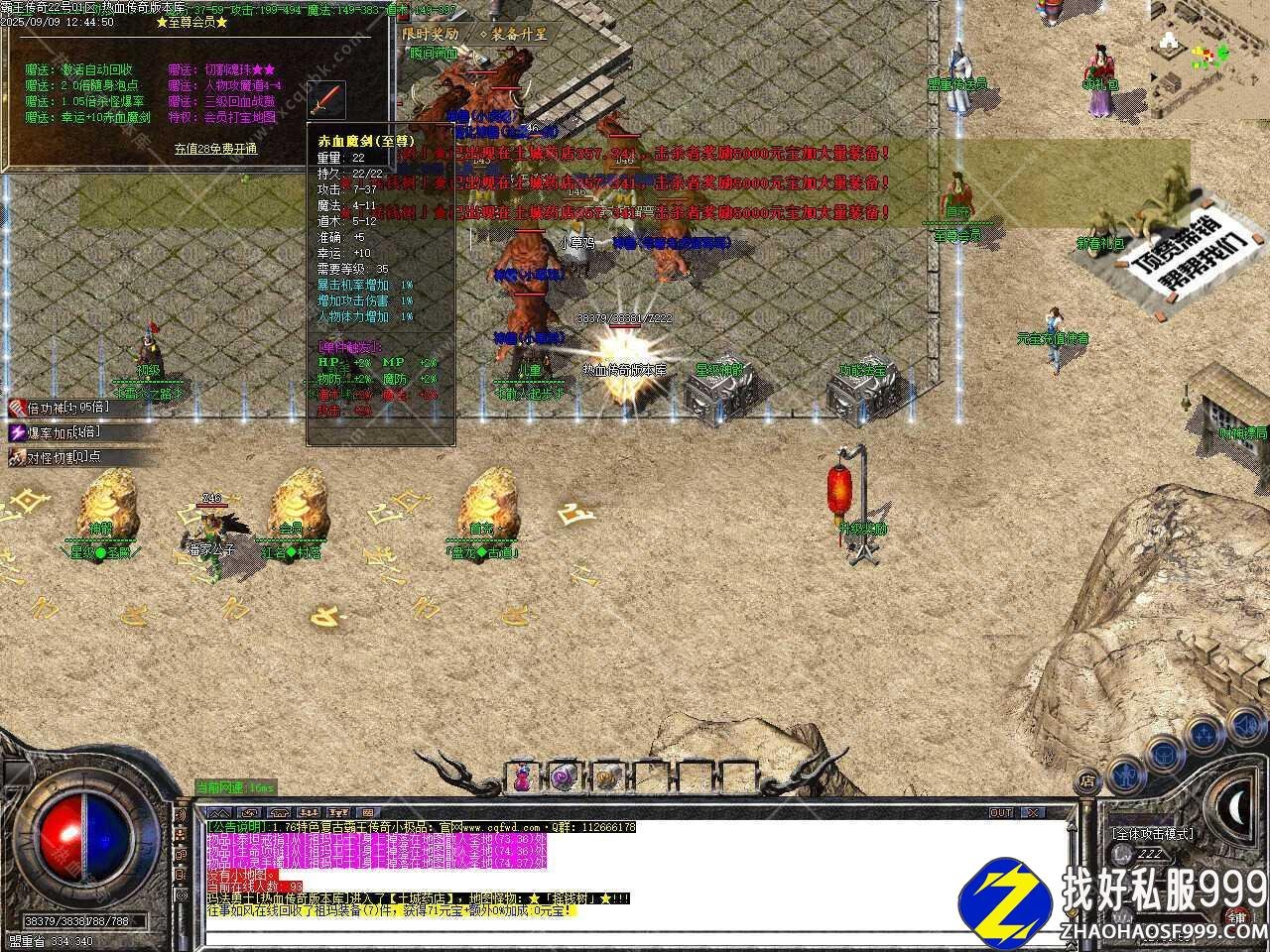Click the 倍功神 buff entry
The image size is (1270, 952).
pyautogui.click(x=56, y=408)
